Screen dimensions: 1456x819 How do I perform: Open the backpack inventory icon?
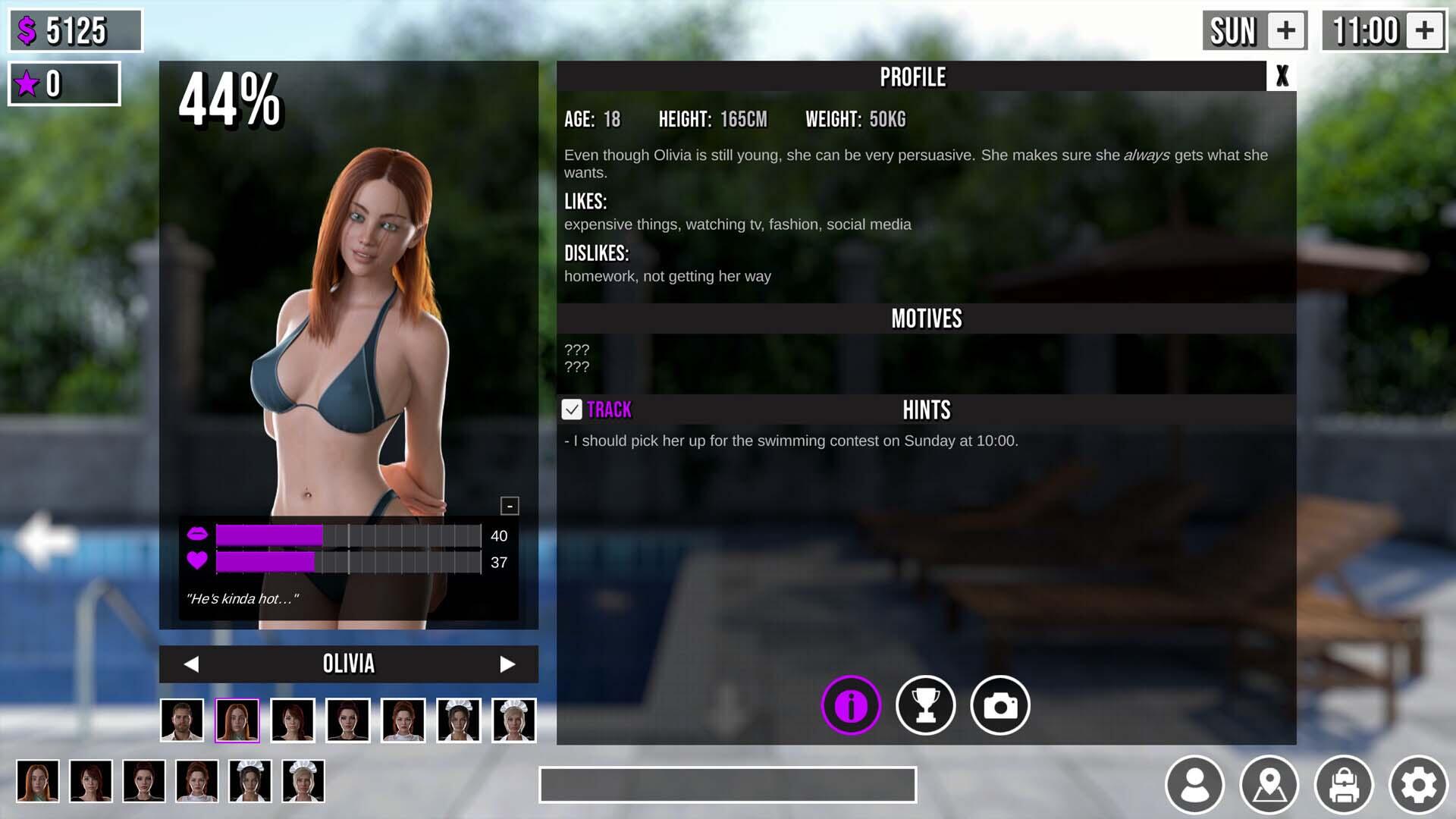click(x=1344, y=784)
